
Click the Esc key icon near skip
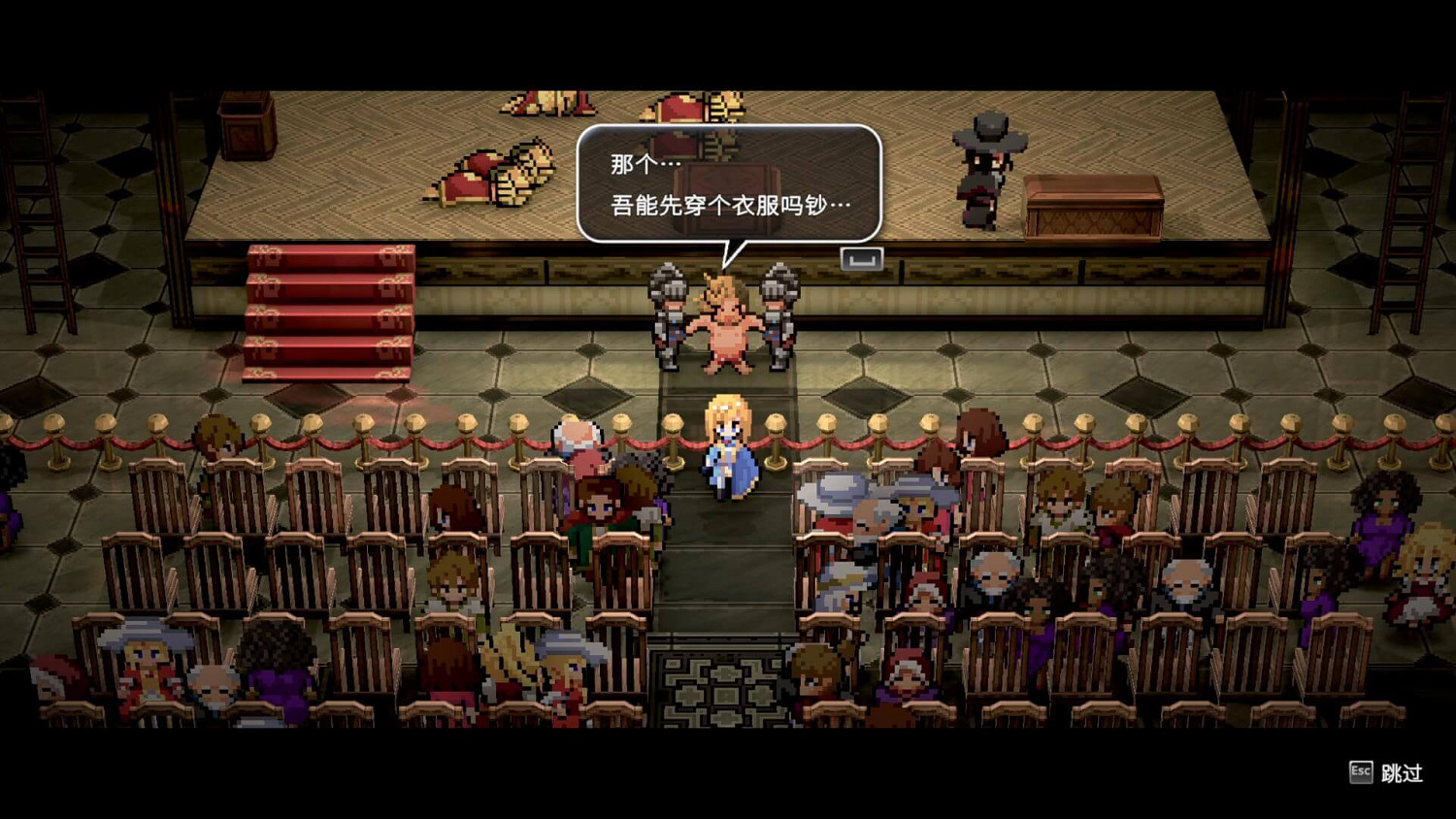(1360, 771)
